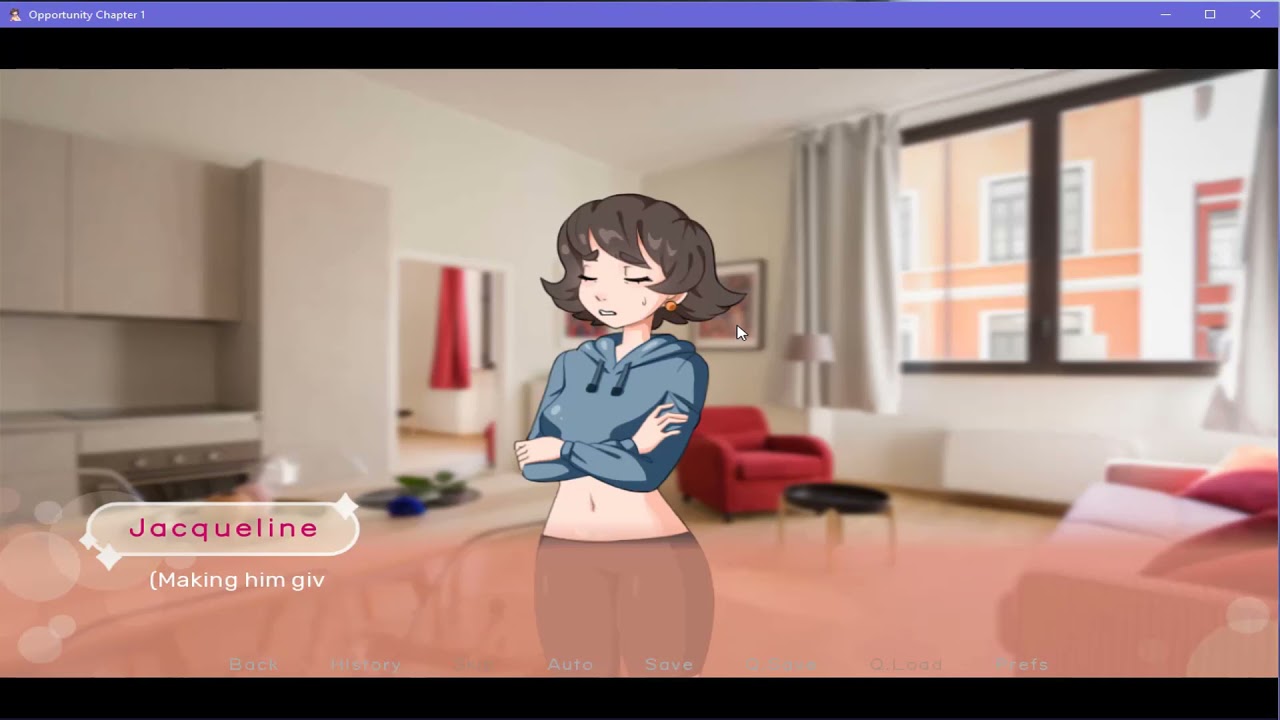The image size is (1280, 720).
Task: Click the partial dialogue line starting with Making
Action: tap(236, 579)
